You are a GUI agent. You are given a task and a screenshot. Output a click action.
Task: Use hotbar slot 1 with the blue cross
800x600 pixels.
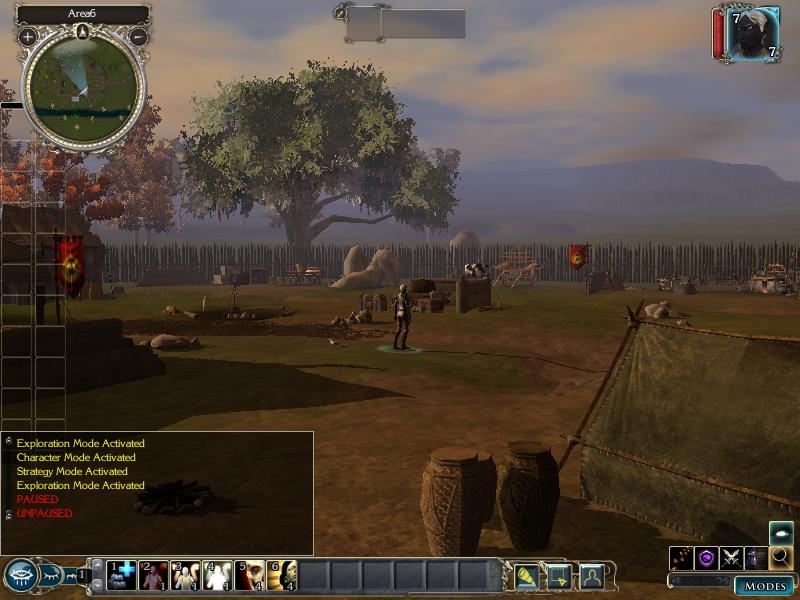[x=121, y=575]
